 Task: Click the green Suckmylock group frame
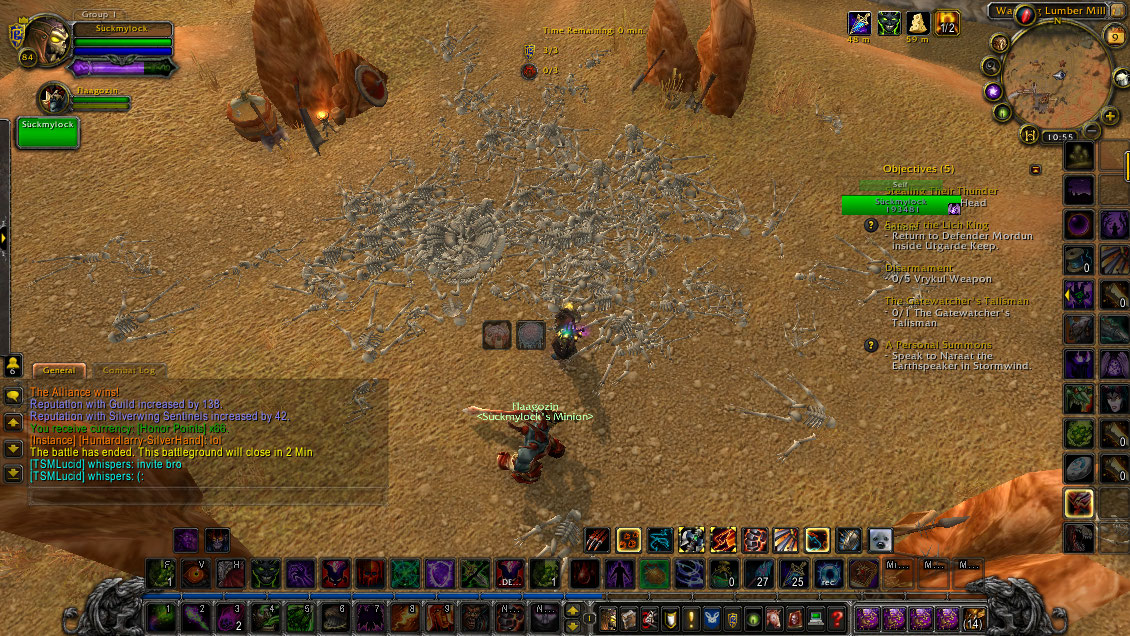48,132
